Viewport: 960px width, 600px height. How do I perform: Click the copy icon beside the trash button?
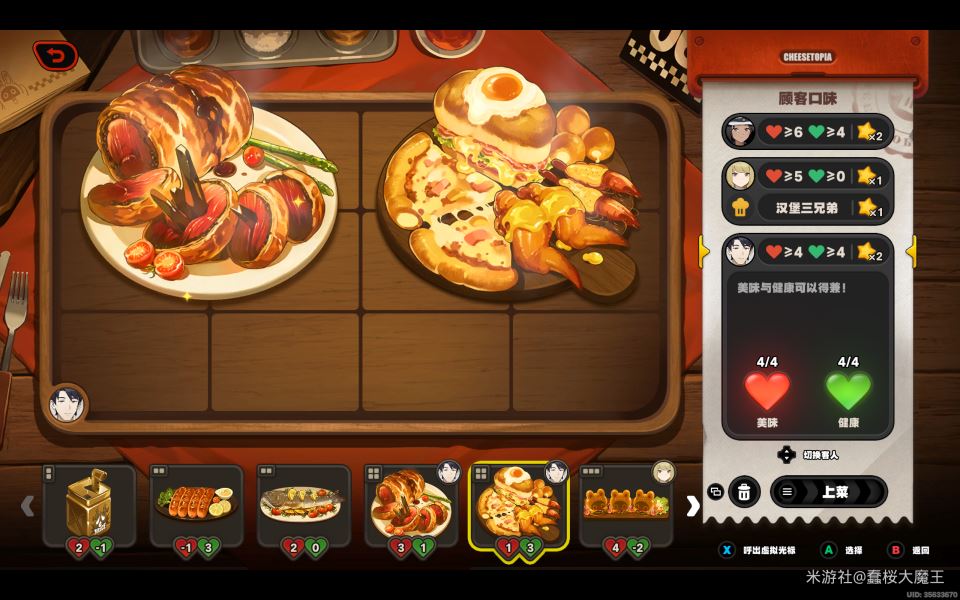click(715, 492)
